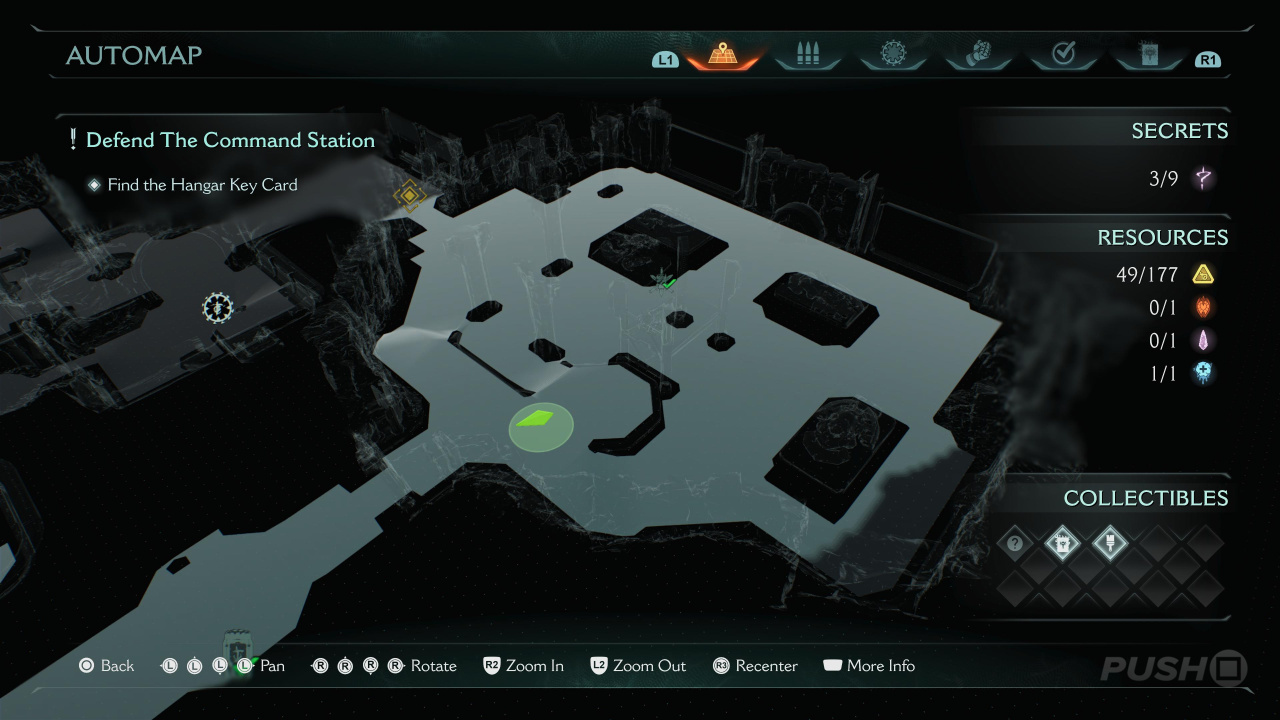Click the red ruby resource icon
The height and width of the screenshot is (720, 1280).
(x=1203, y=308)
